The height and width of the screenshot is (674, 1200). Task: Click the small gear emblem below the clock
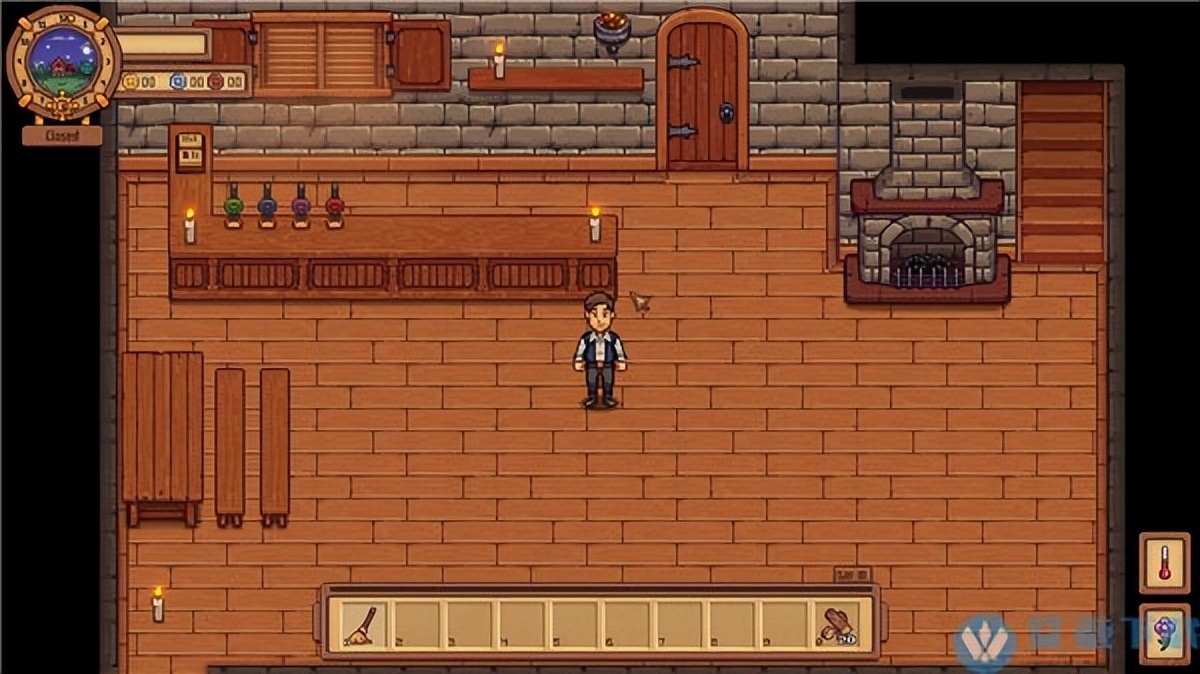pos(62,105)
